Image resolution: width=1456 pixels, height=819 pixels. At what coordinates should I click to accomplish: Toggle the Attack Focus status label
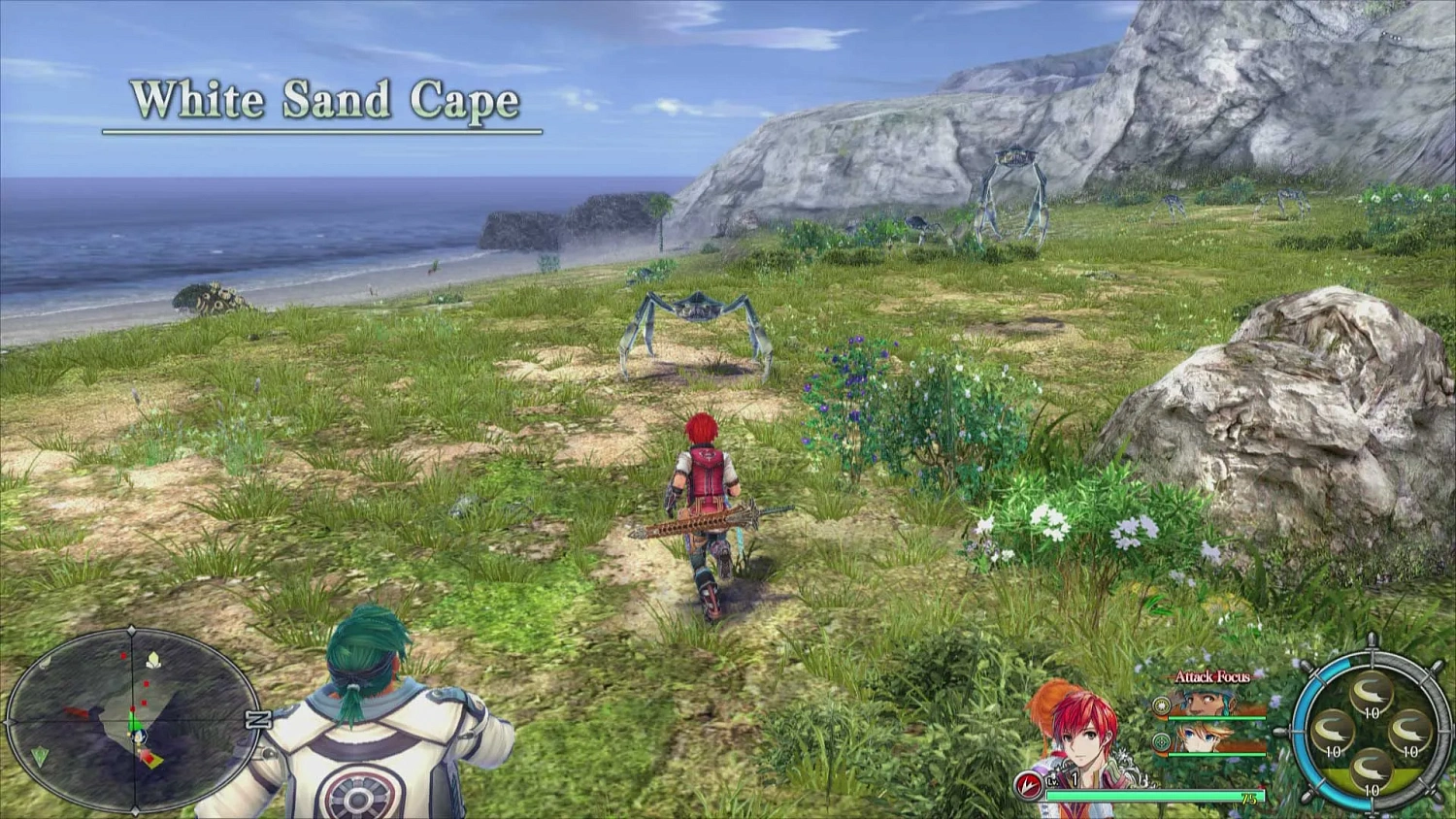coord(1212,677)
